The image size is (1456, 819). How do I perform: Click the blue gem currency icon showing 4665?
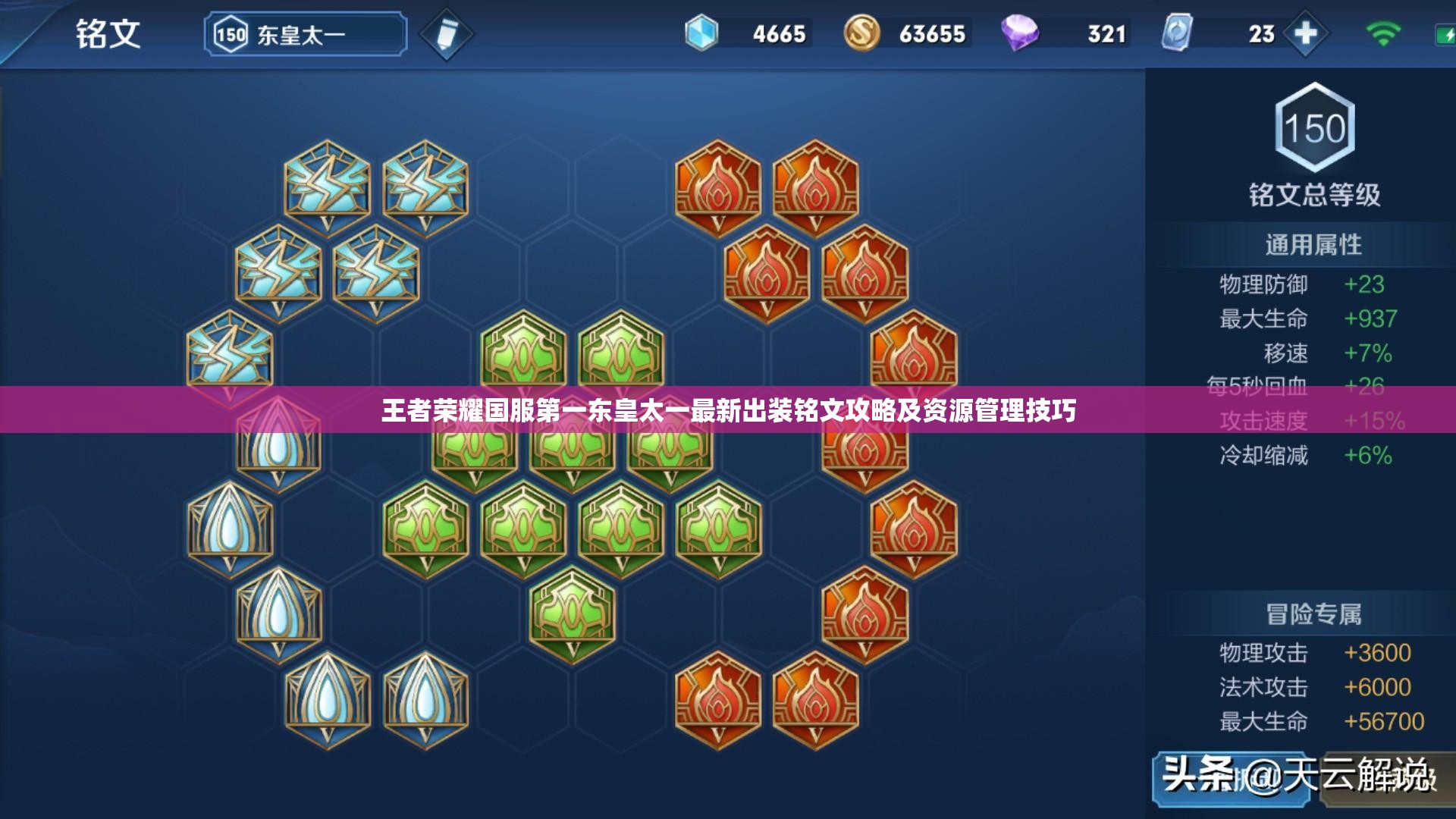pos(701,33)
